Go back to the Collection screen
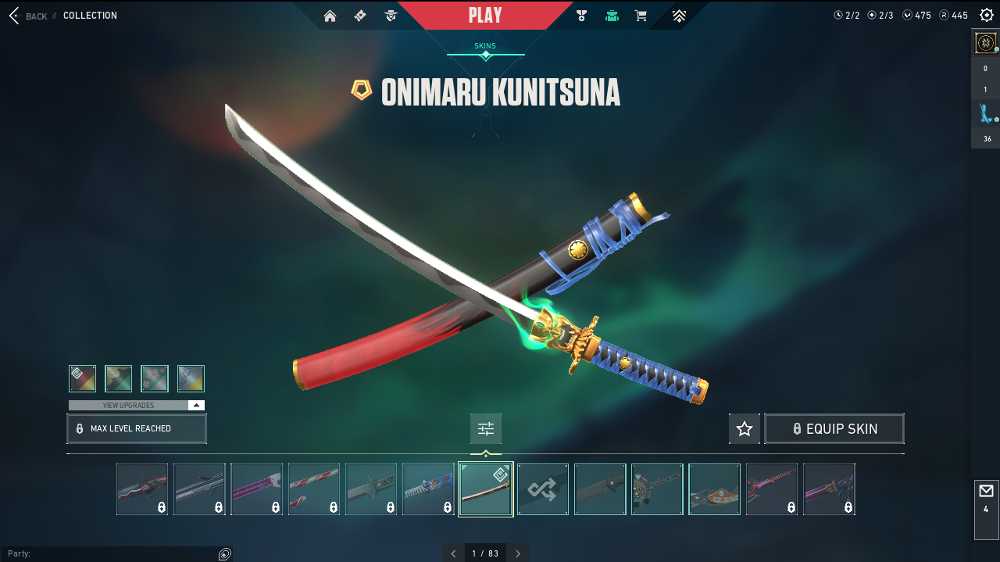This screenshot has height=562, width=1000. [x=28, y=16]
